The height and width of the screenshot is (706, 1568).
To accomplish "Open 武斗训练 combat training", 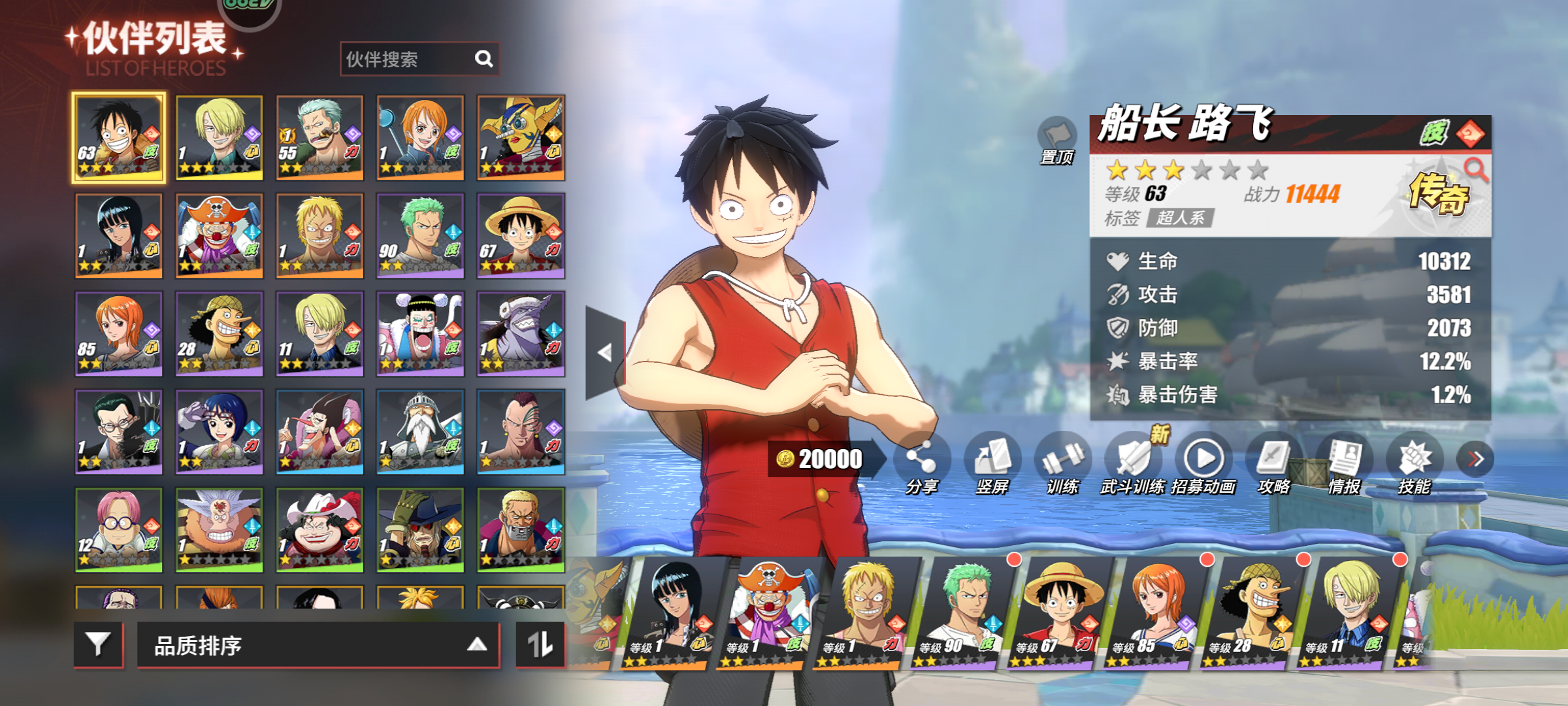I will coord(1133,461).
